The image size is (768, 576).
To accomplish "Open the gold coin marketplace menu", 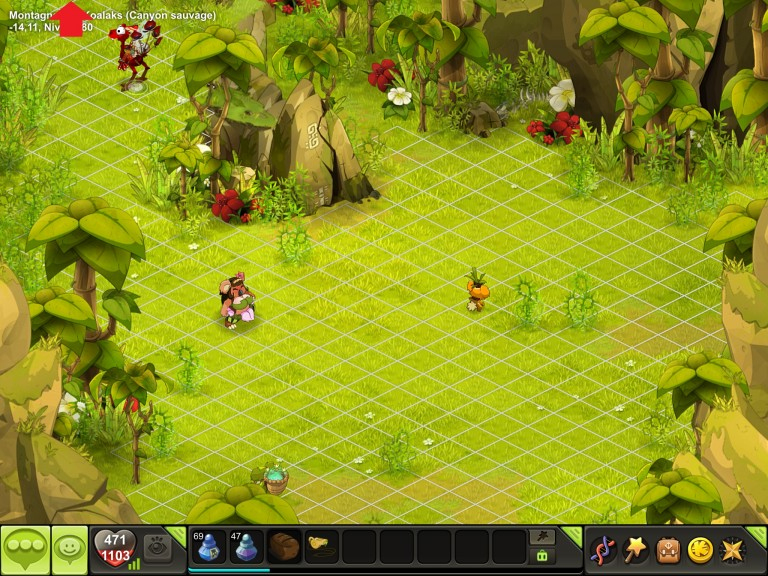I will [700, 549].
